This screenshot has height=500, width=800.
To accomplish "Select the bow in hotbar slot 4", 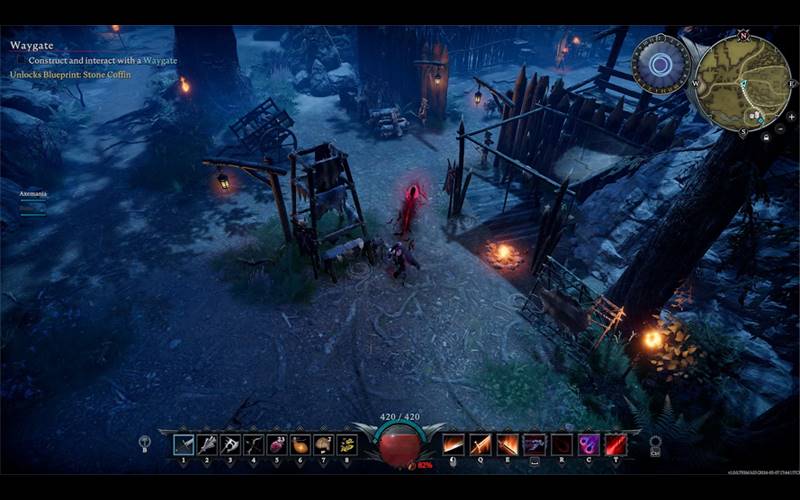I will [254, 445].
